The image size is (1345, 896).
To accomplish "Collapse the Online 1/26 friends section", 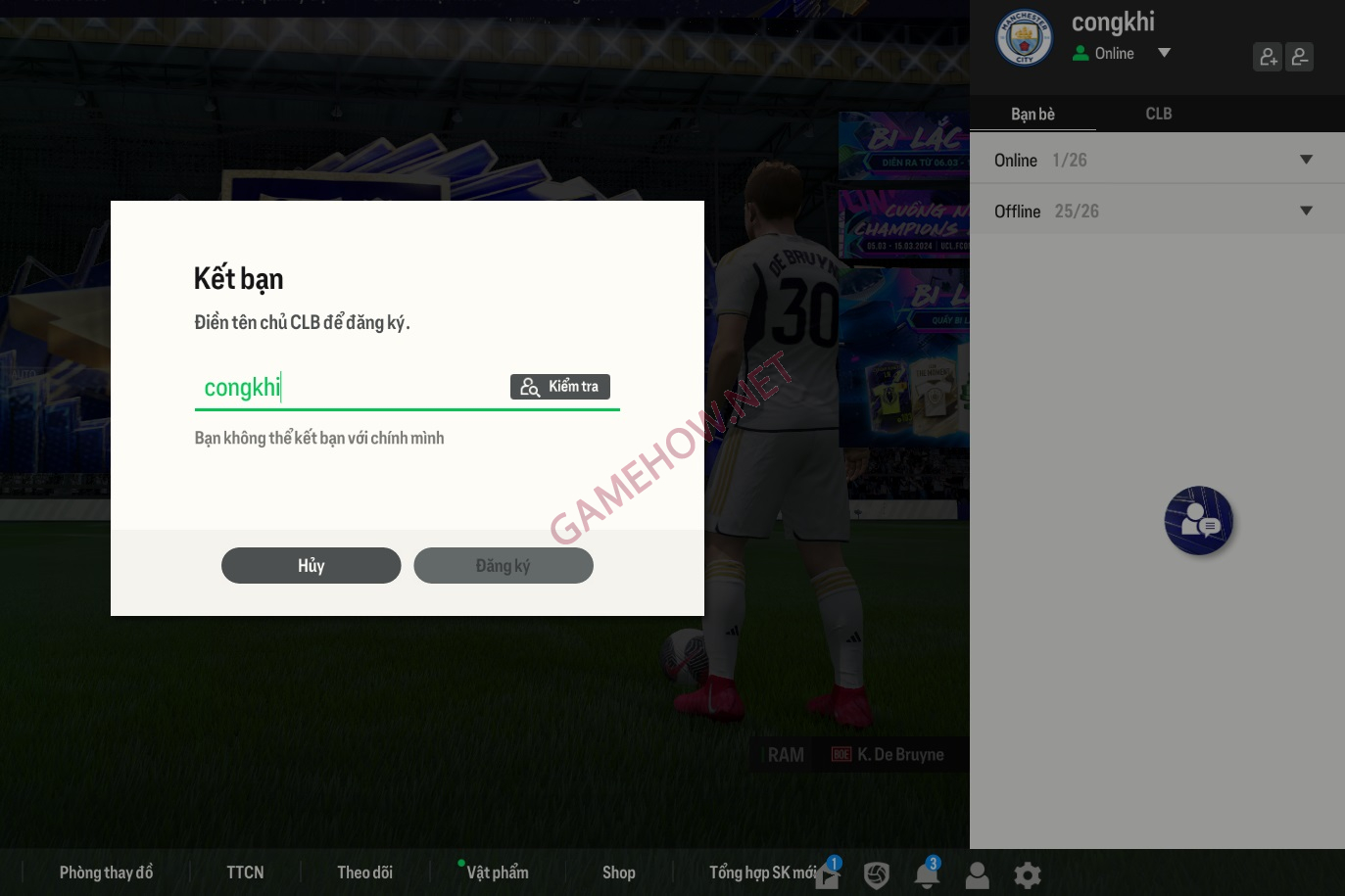I will (x=1307, y=159).
